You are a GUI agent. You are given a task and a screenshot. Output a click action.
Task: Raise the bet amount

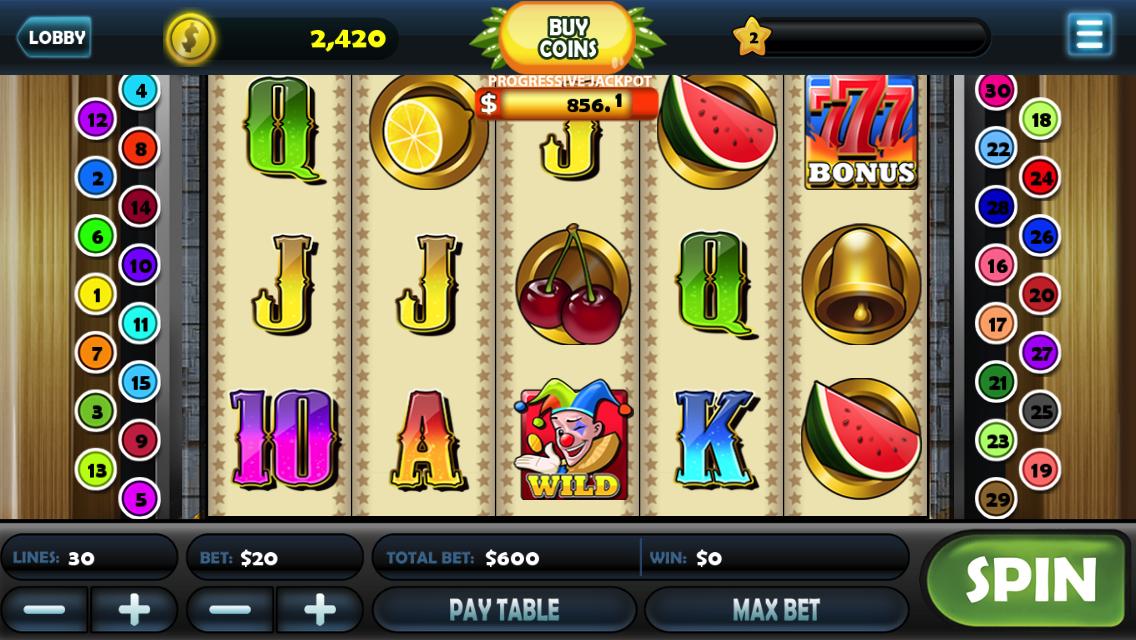coord(319,609)
